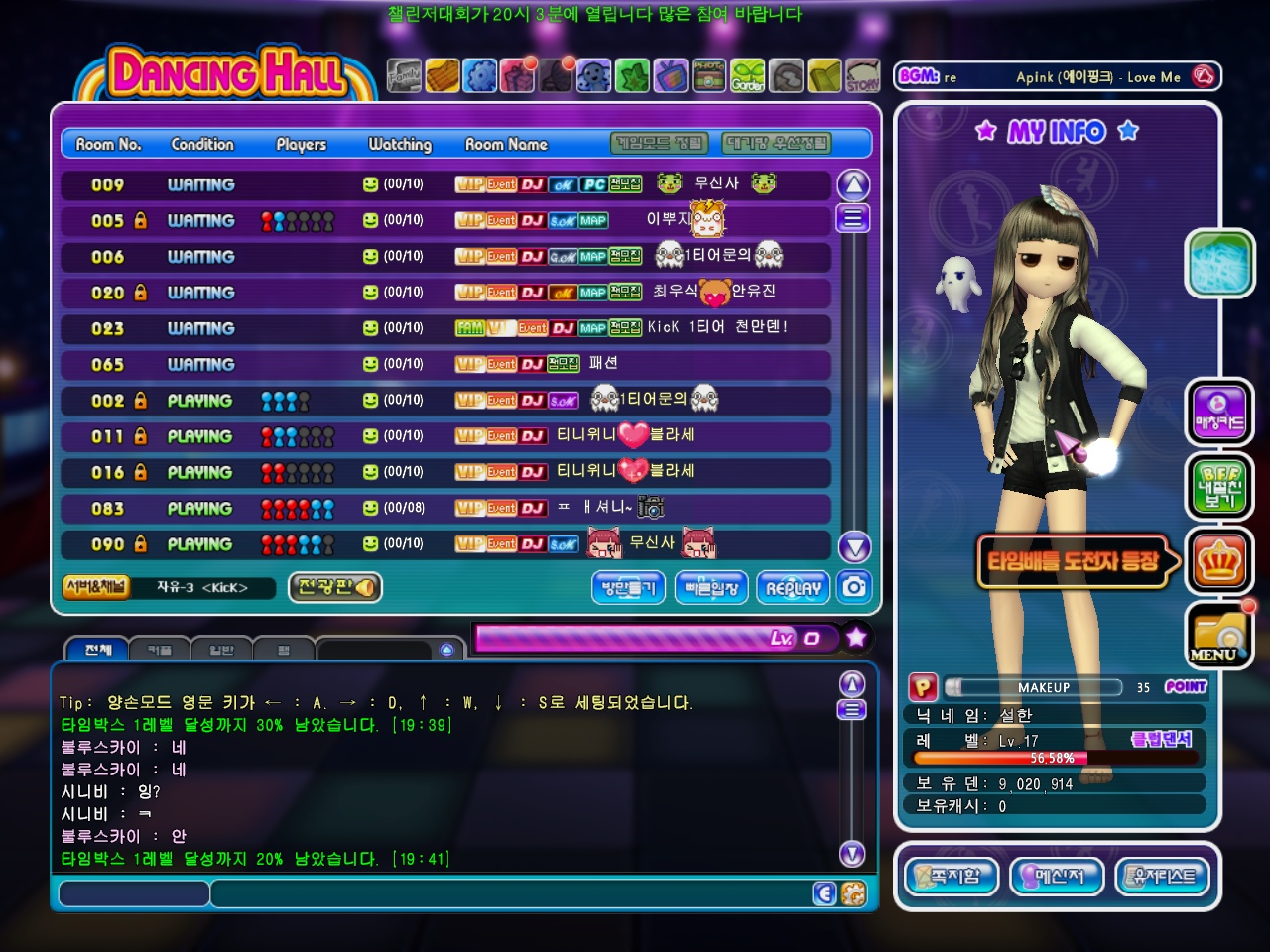Screen dimensions: 1270x952
Task: Click the 전광판 megaphone billboard button
Action: (x=335, y=587)
